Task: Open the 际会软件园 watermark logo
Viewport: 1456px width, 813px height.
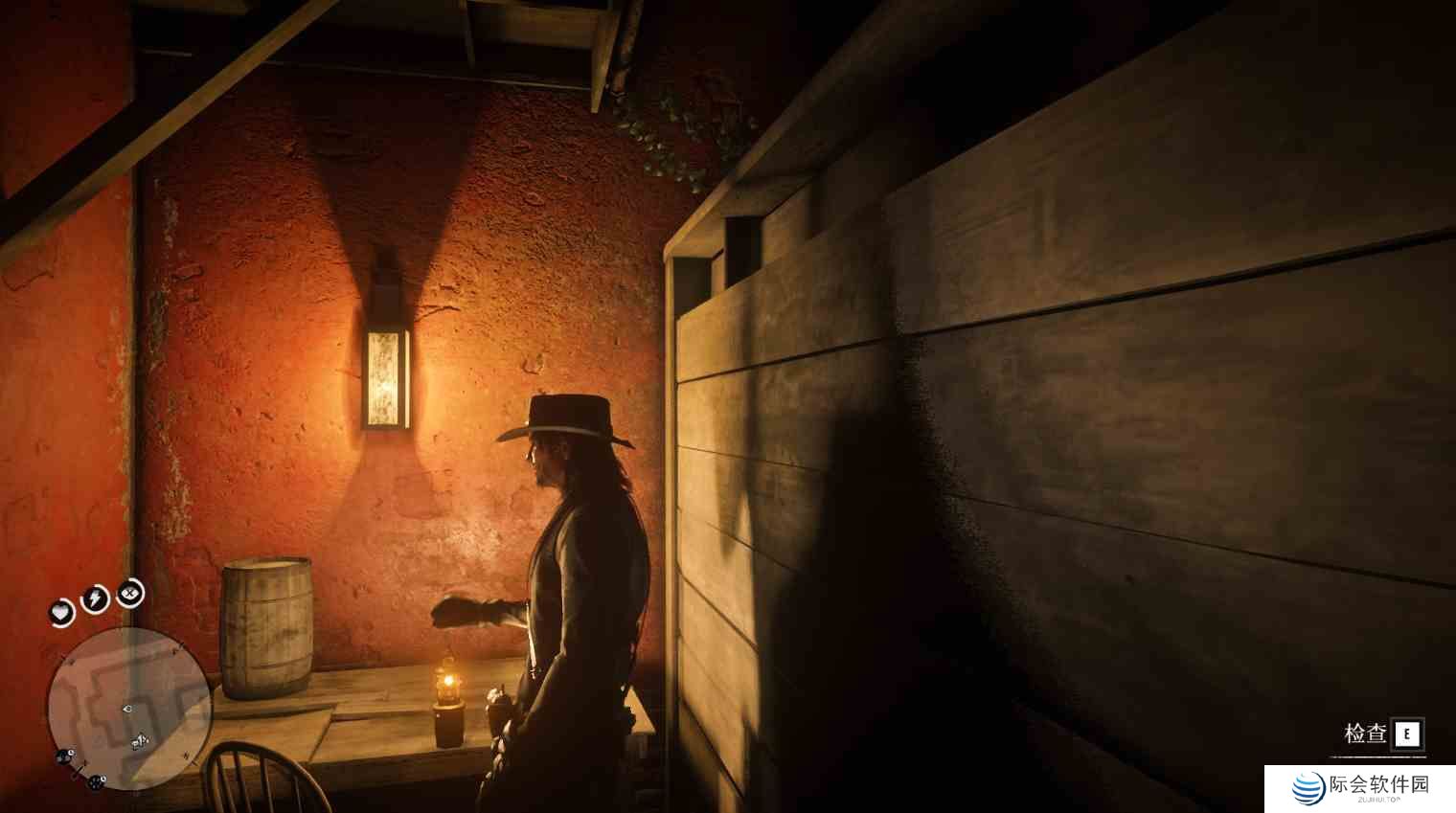Action: tap(1359, 788)
